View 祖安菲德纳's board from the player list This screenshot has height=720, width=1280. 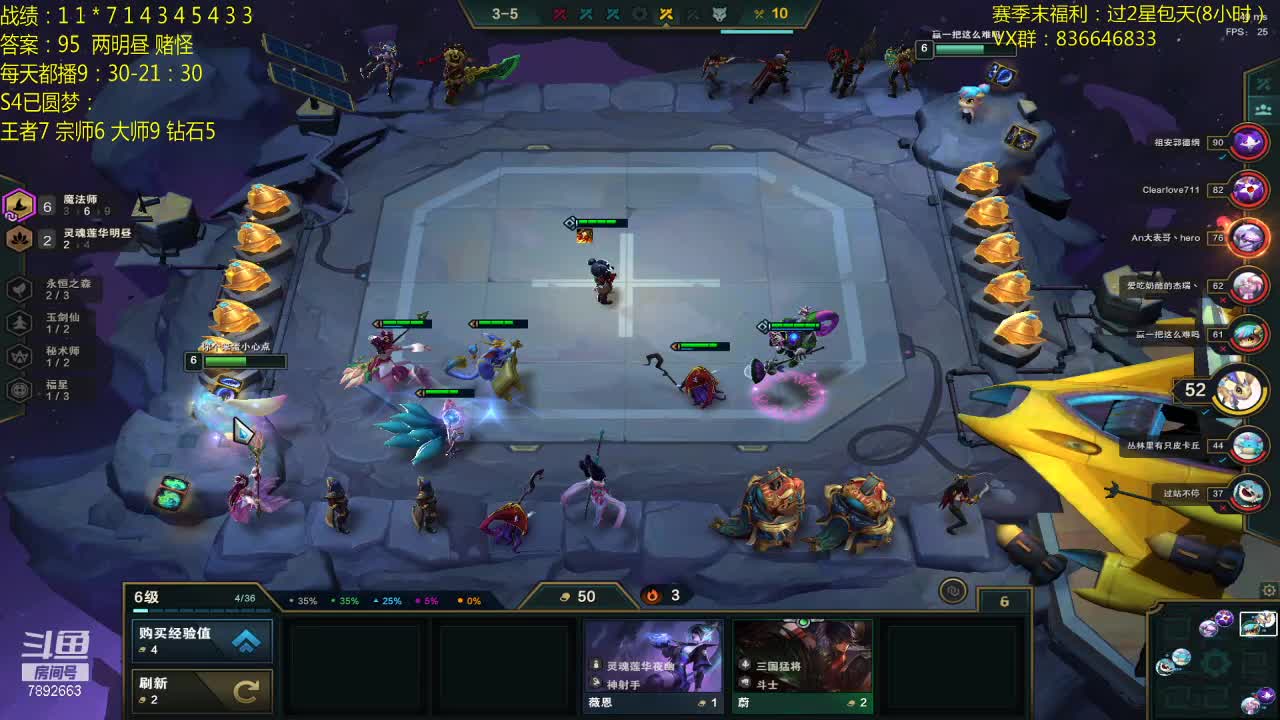(1248, 142)
